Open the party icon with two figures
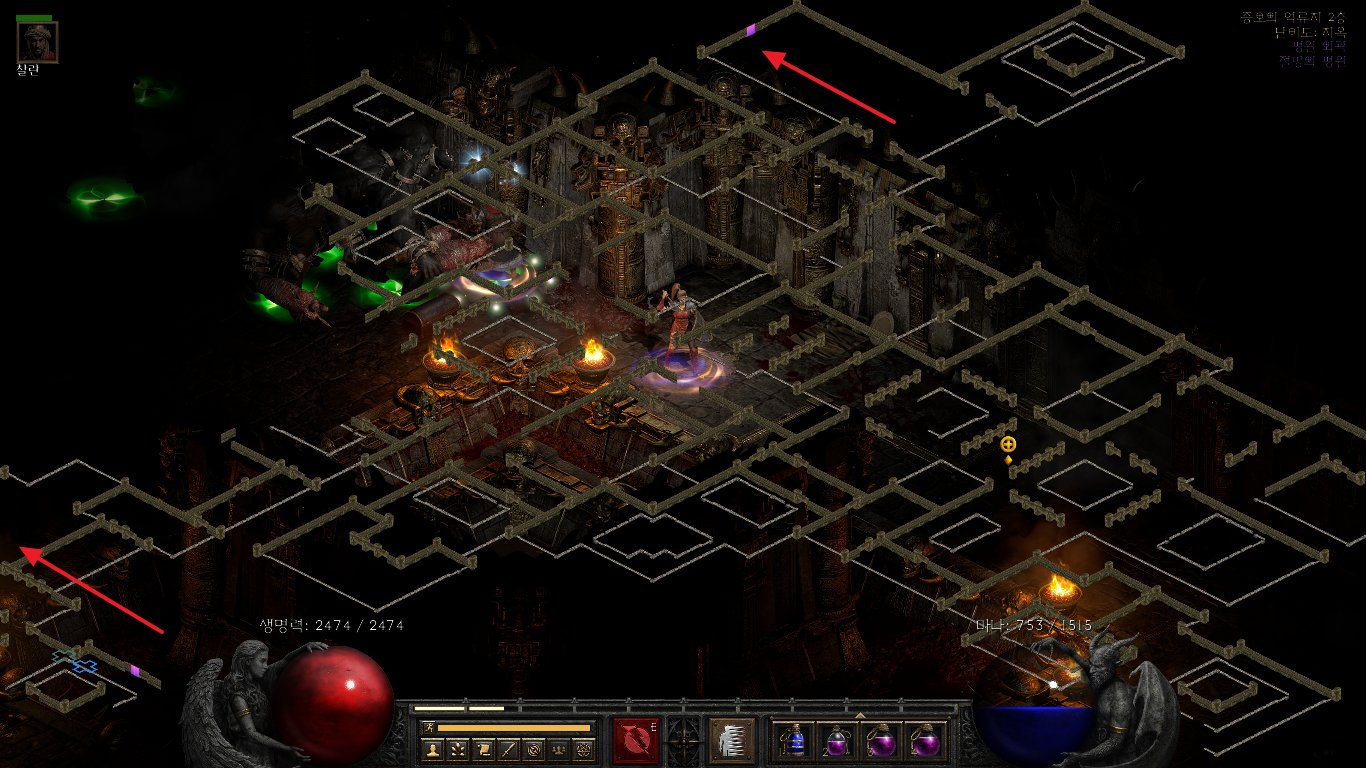The width and height of the screenshot is (1366, 768). (x=559, y=749)
